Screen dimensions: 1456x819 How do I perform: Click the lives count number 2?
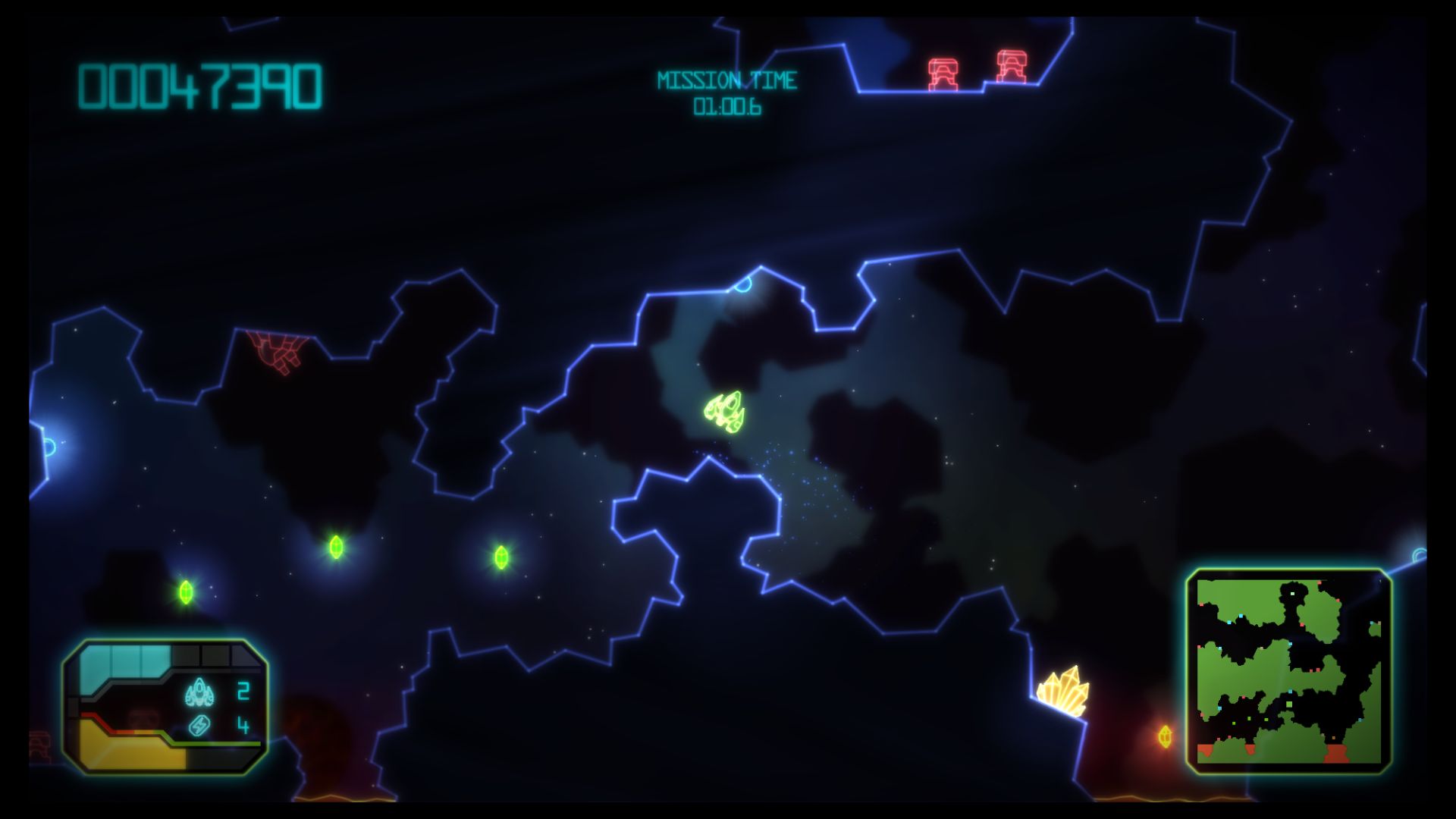(x=243, y=690)
